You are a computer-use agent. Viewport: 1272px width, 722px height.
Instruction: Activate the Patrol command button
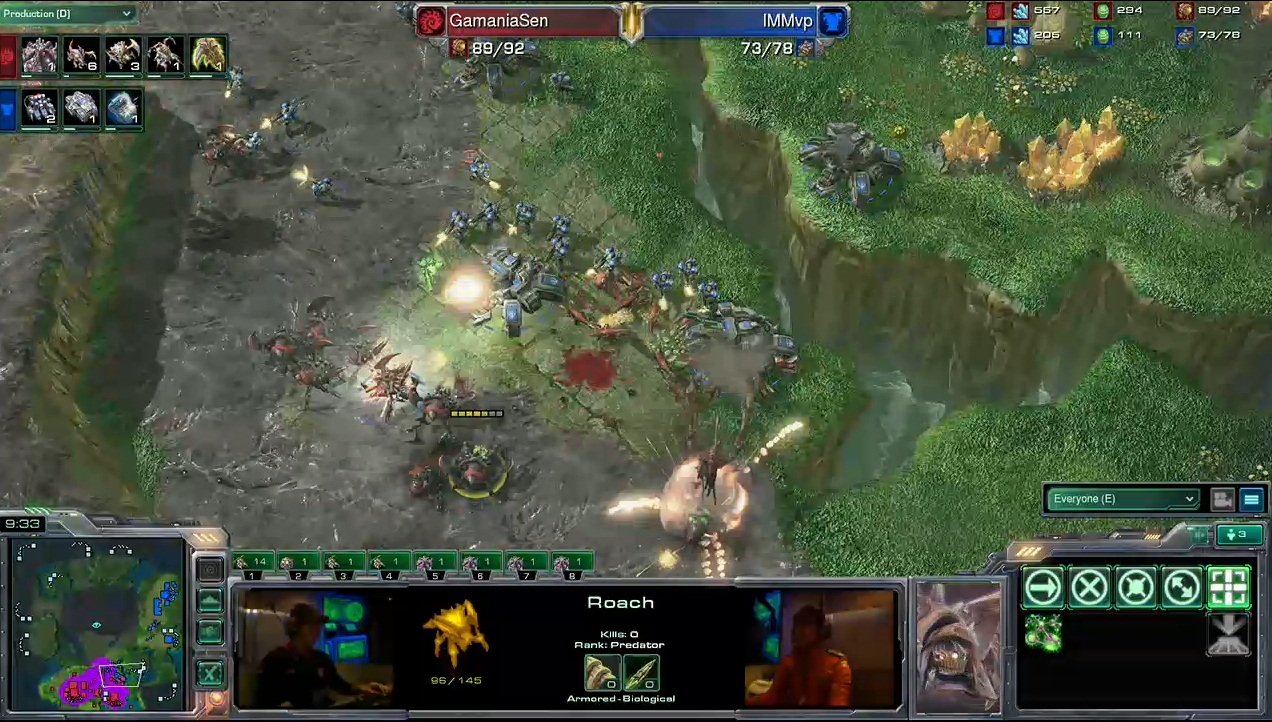(1182, 588)
